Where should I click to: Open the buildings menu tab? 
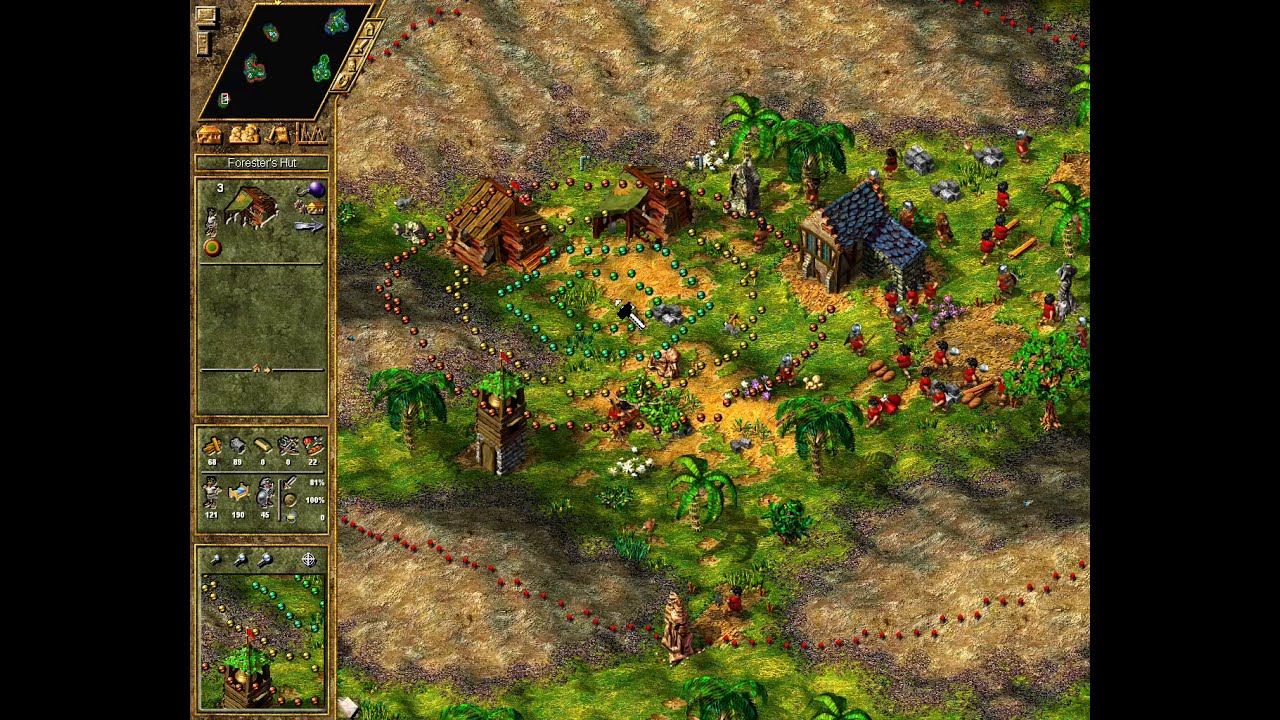(x=209, y=134)
